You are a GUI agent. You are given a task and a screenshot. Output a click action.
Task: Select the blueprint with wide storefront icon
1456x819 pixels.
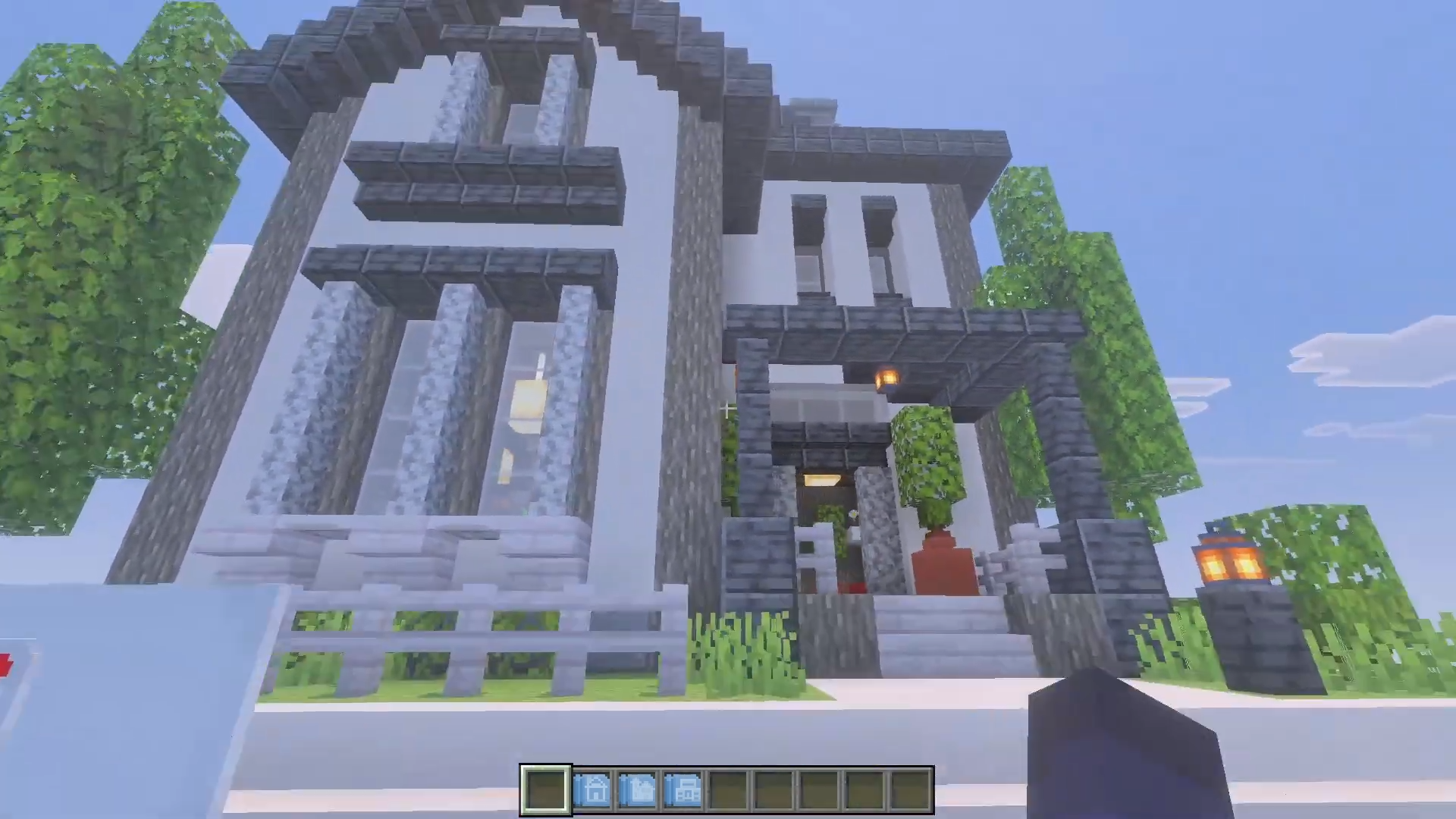(x=683, y=790)
